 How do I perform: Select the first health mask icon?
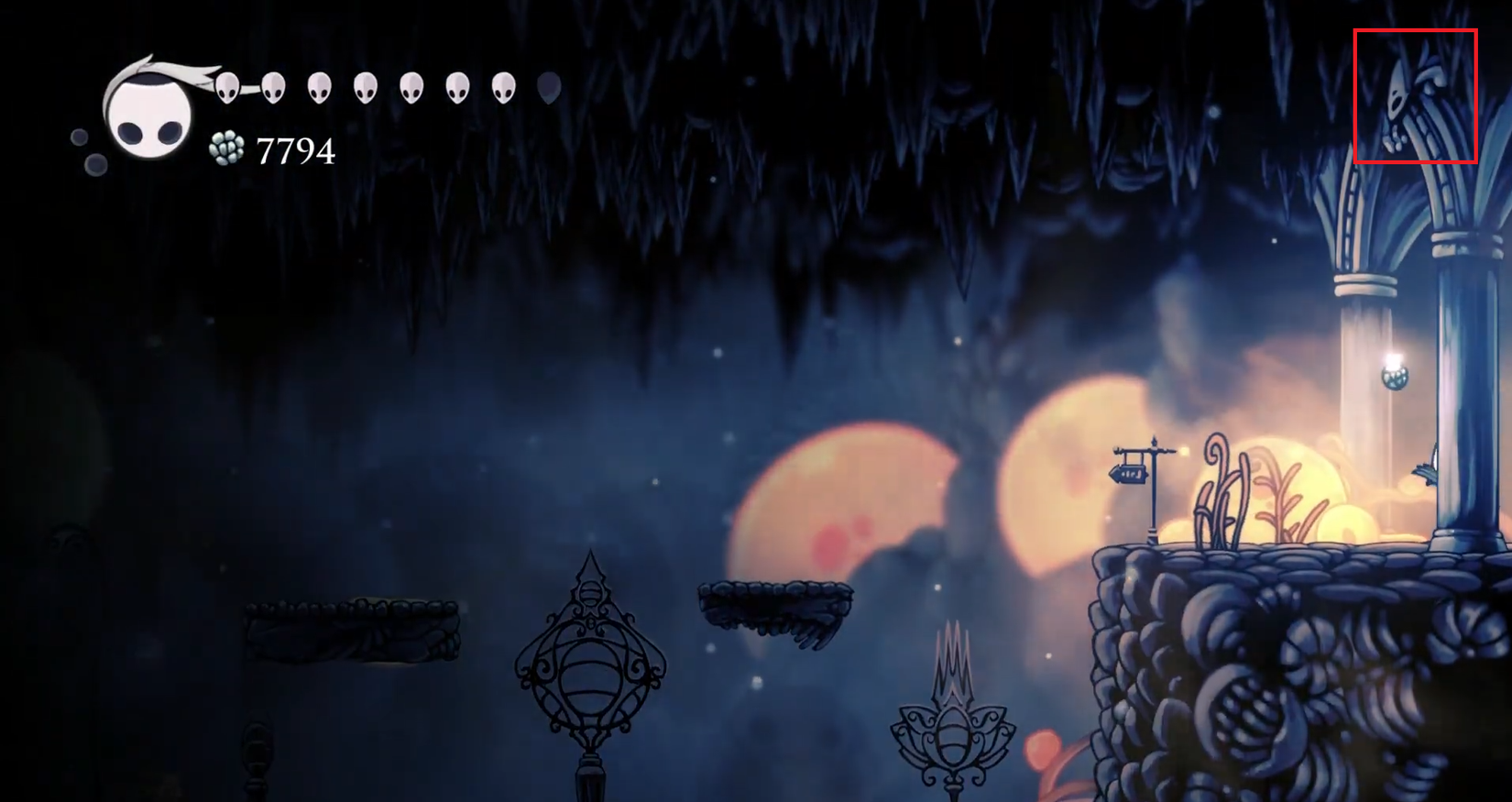coord(225,87)
